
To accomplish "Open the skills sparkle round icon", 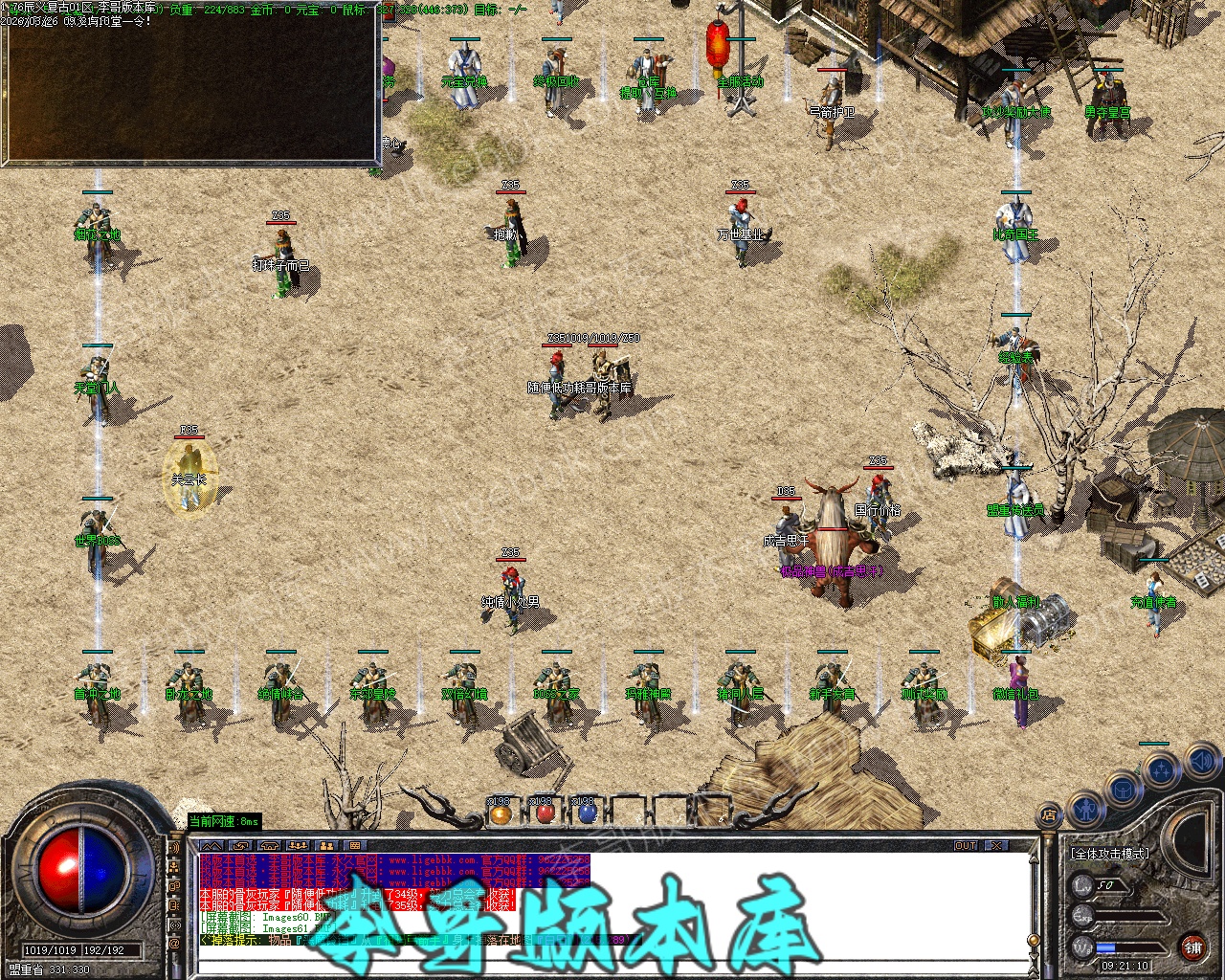I will pos(1163,768).
